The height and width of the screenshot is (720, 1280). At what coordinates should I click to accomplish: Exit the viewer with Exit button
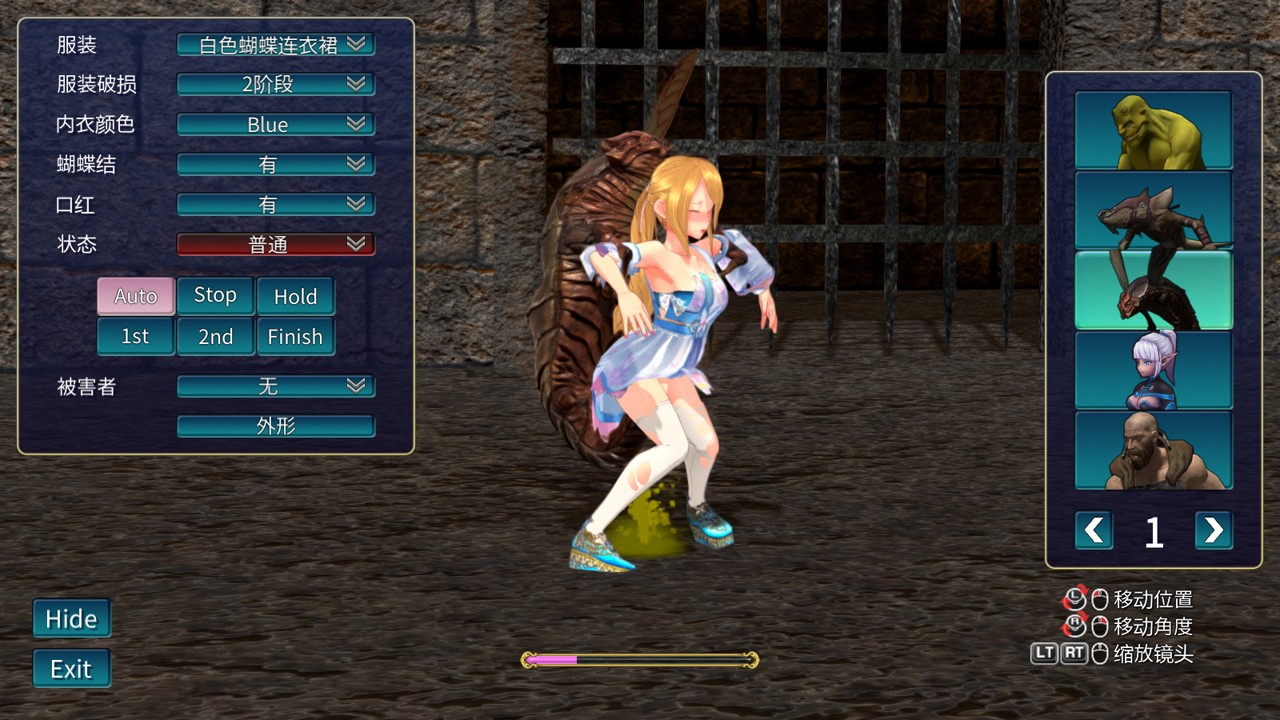click(x=71, y=669)
